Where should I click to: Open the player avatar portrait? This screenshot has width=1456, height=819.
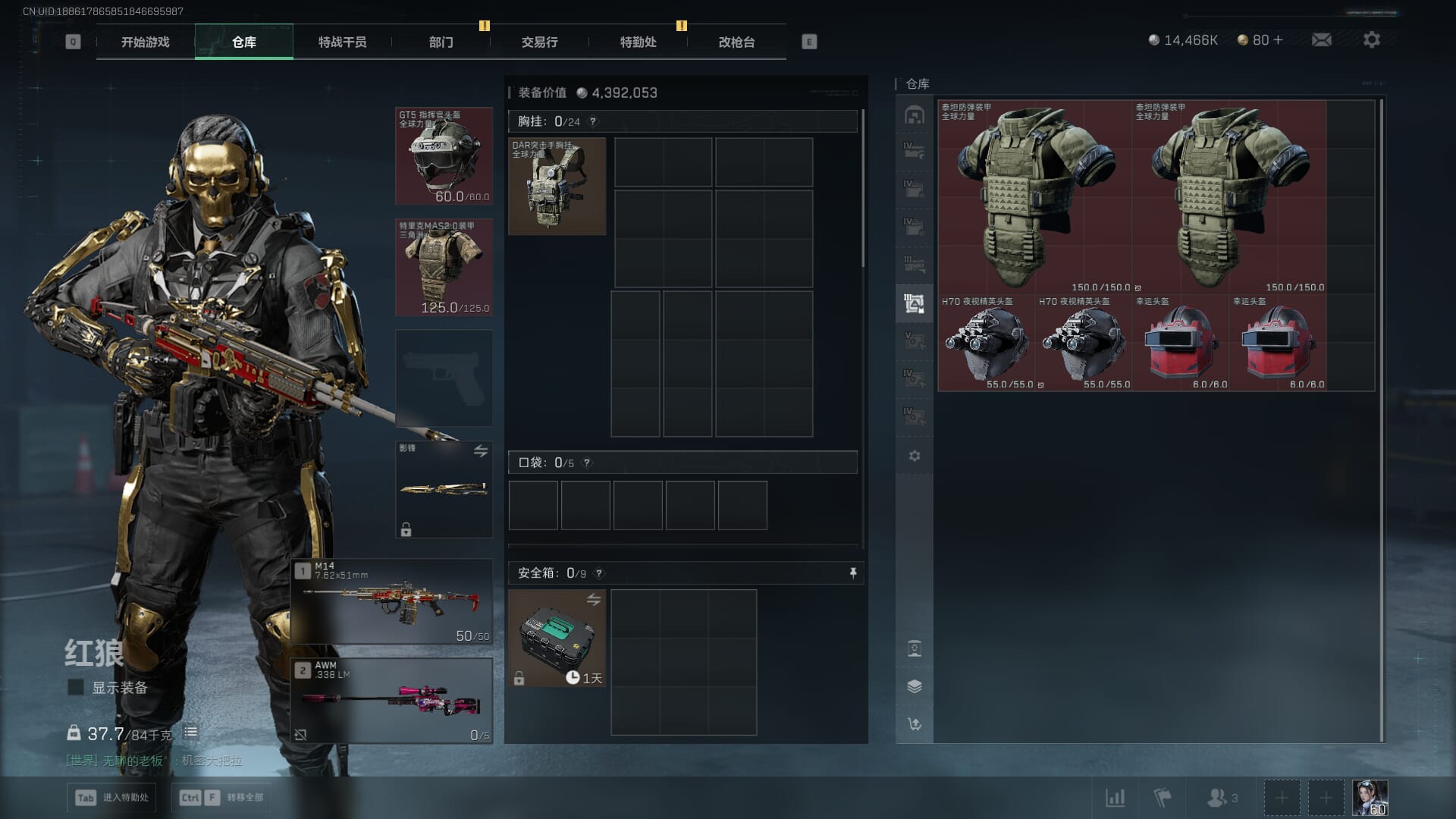[1370, 798]
